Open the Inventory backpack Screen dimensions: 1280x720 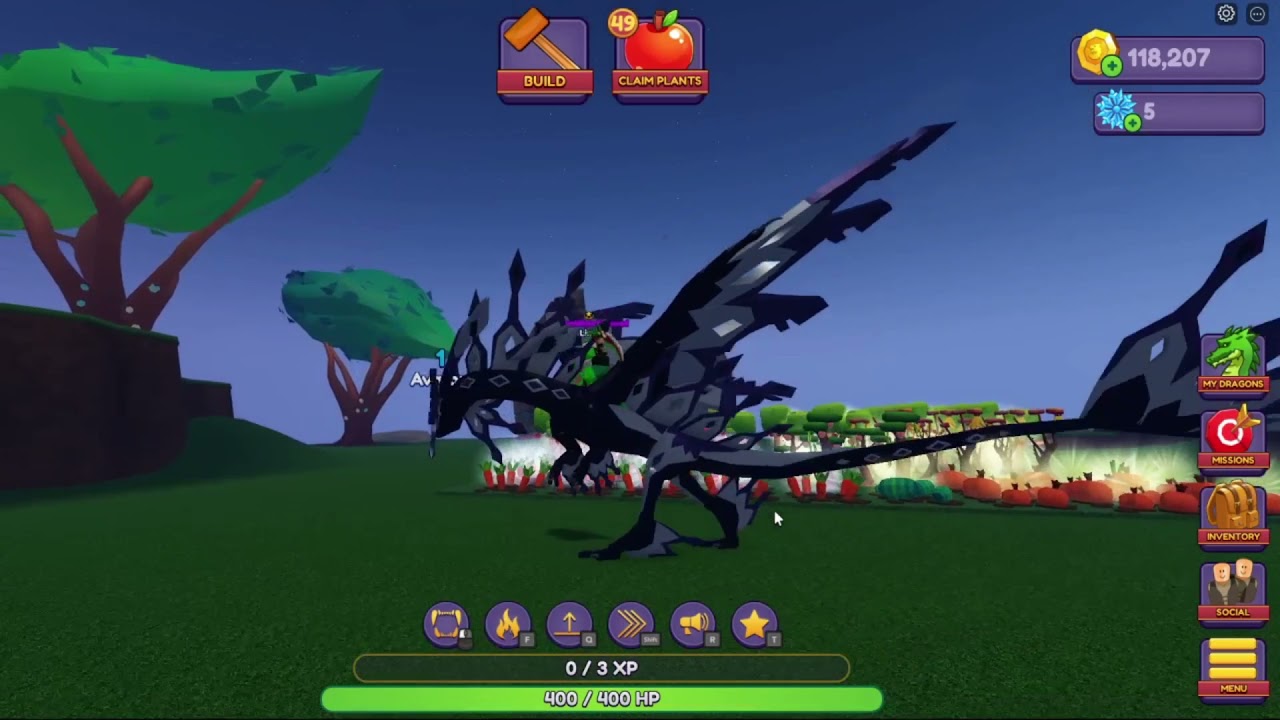coord(1232,513)
